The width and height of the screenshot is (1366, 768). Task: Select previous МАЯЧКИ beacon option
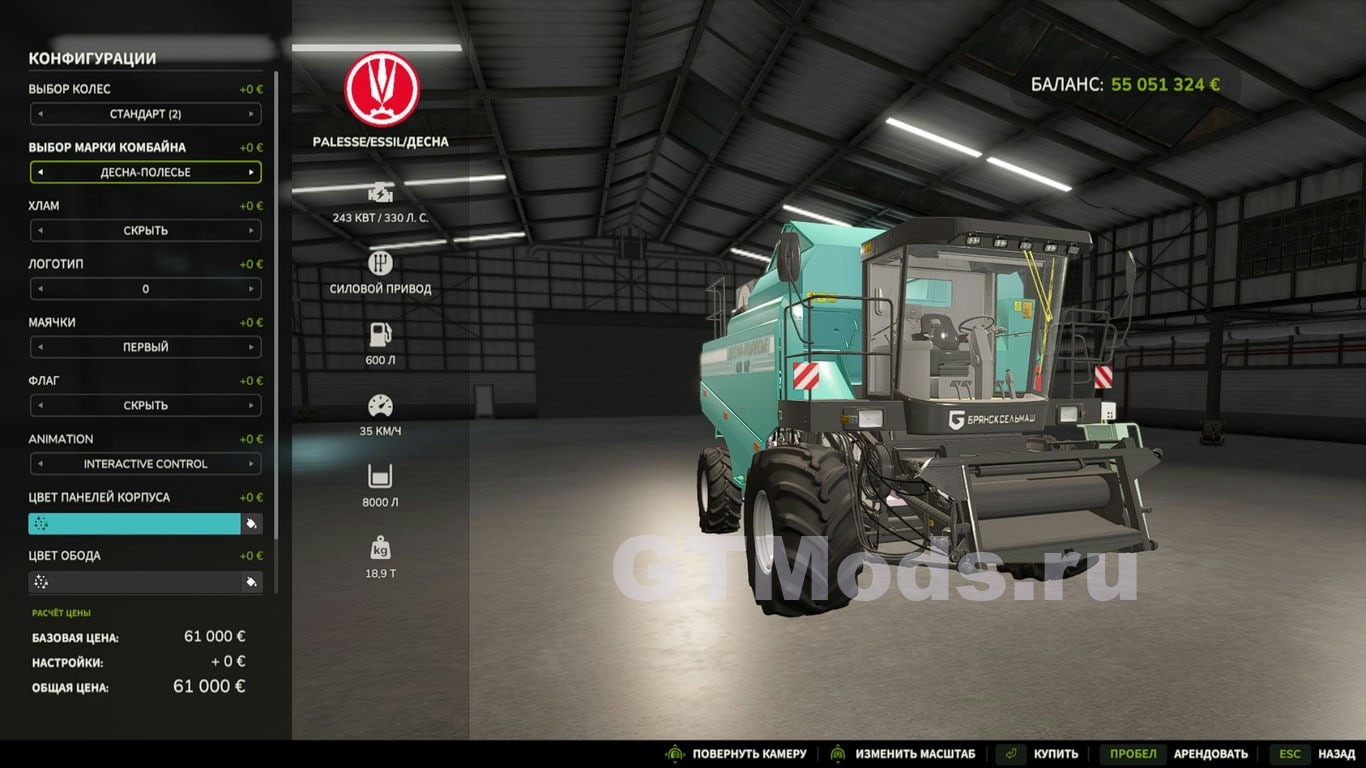40,347
